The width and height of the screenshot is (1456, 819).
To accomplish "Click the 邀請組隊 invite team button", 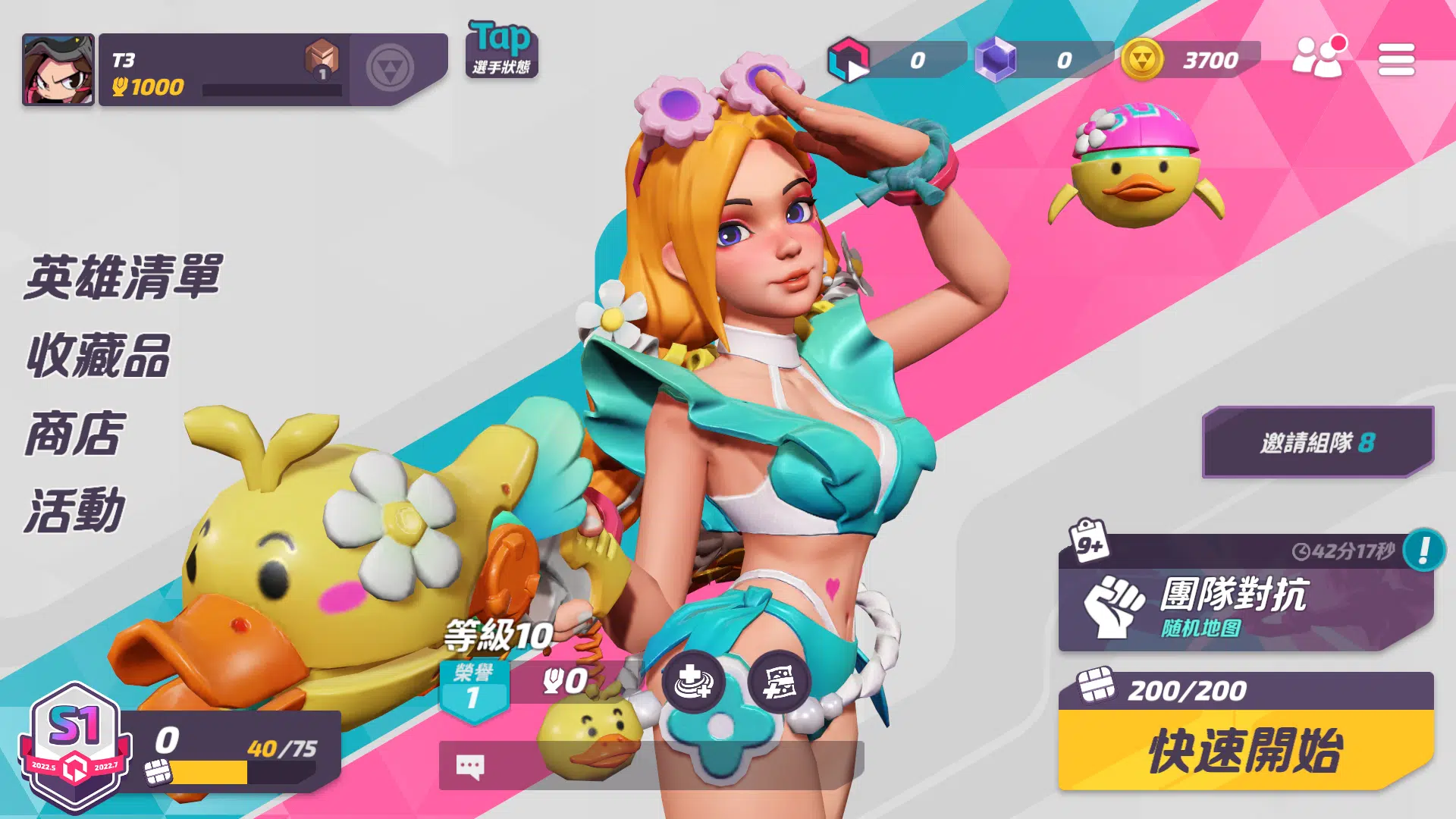I will click(x=1317, y=442).
